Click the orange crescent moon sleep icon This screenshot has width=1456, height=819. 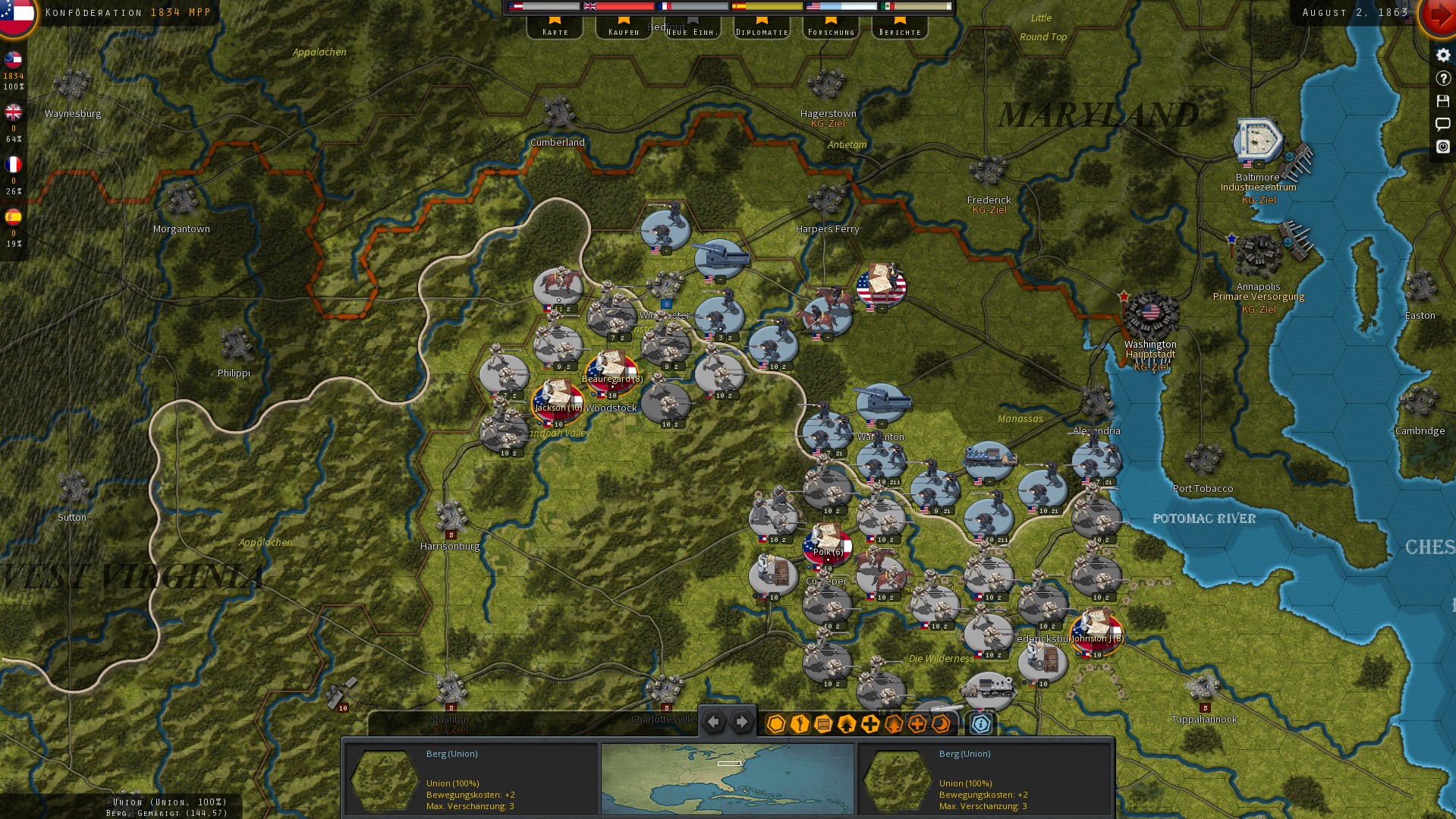941,724
